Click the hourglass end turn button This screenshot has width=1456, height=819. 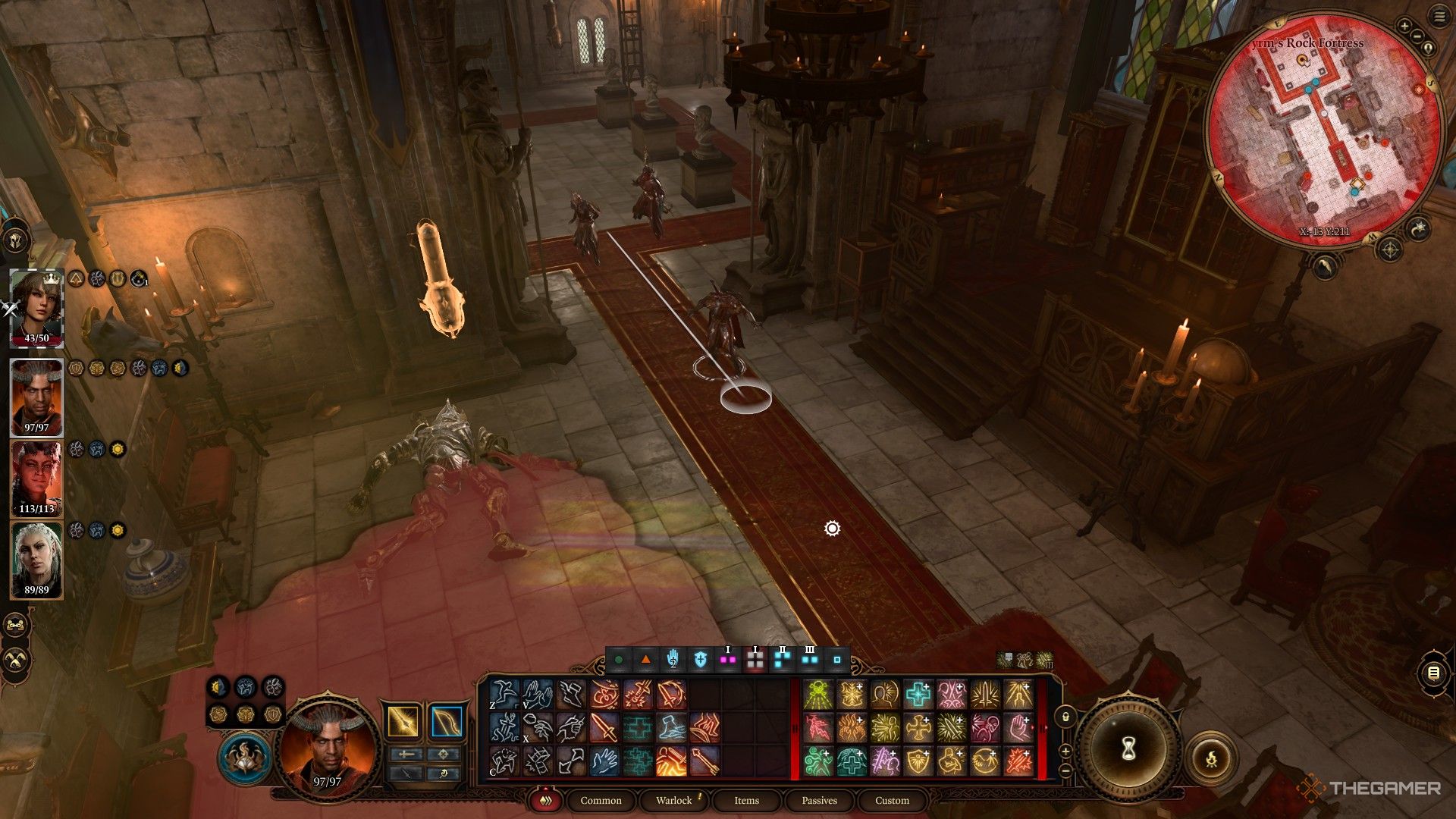[1128, 749]
